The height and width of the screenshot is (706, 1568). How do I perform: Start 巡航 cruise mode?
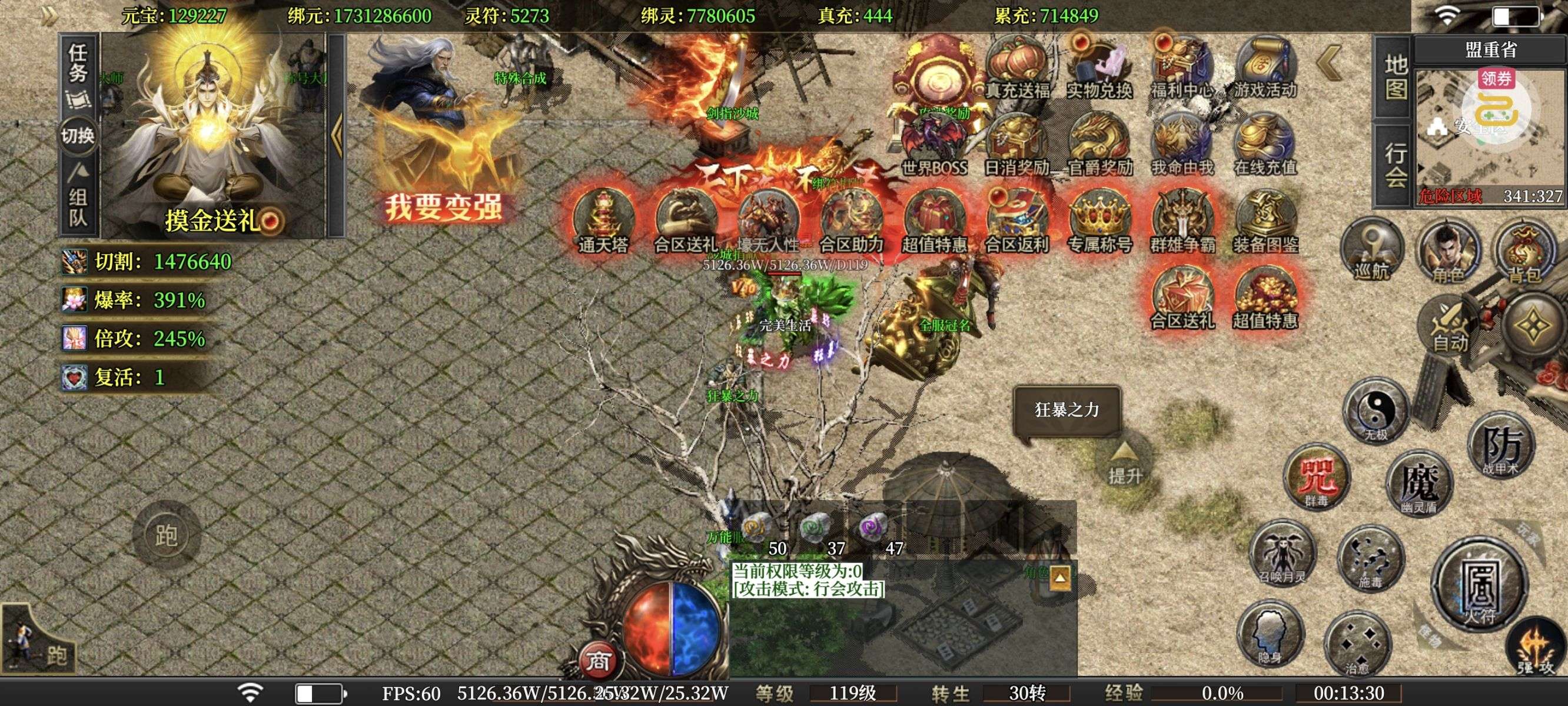[x=1372, y=249]
